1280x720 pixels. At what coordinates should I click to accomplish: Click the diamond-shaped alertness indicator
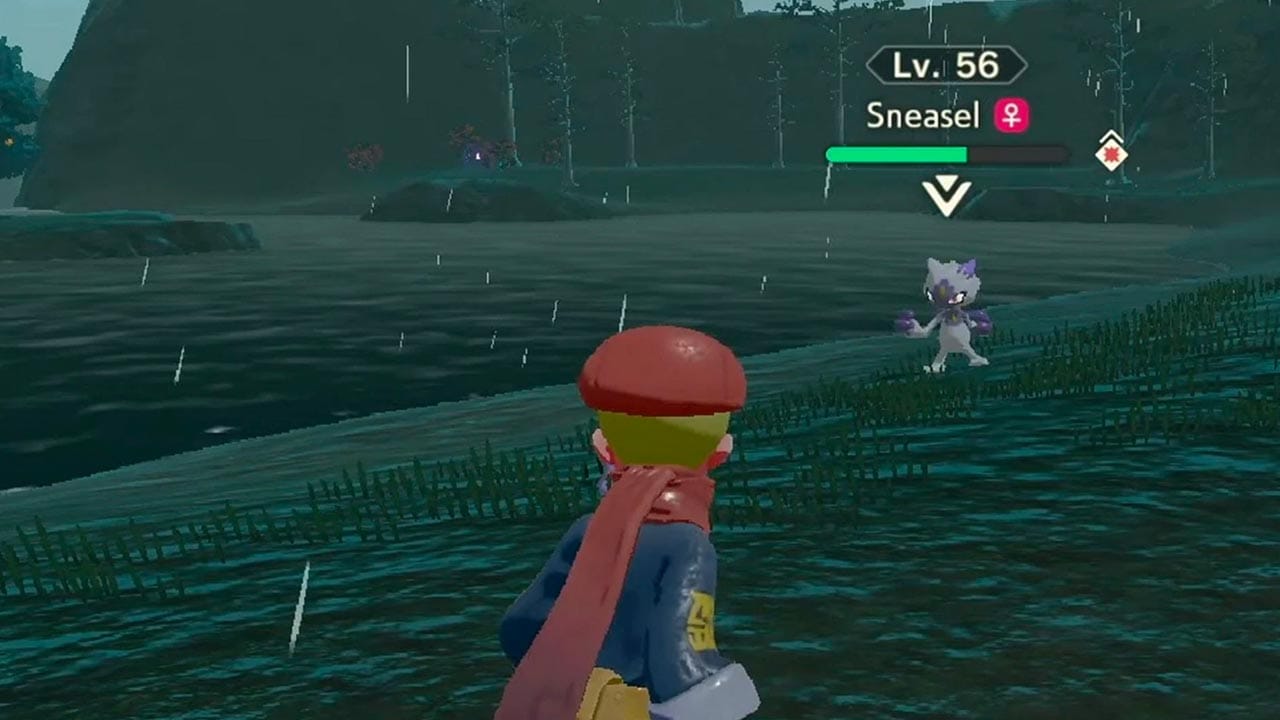pyautogui.click(x=1110, y=153)
